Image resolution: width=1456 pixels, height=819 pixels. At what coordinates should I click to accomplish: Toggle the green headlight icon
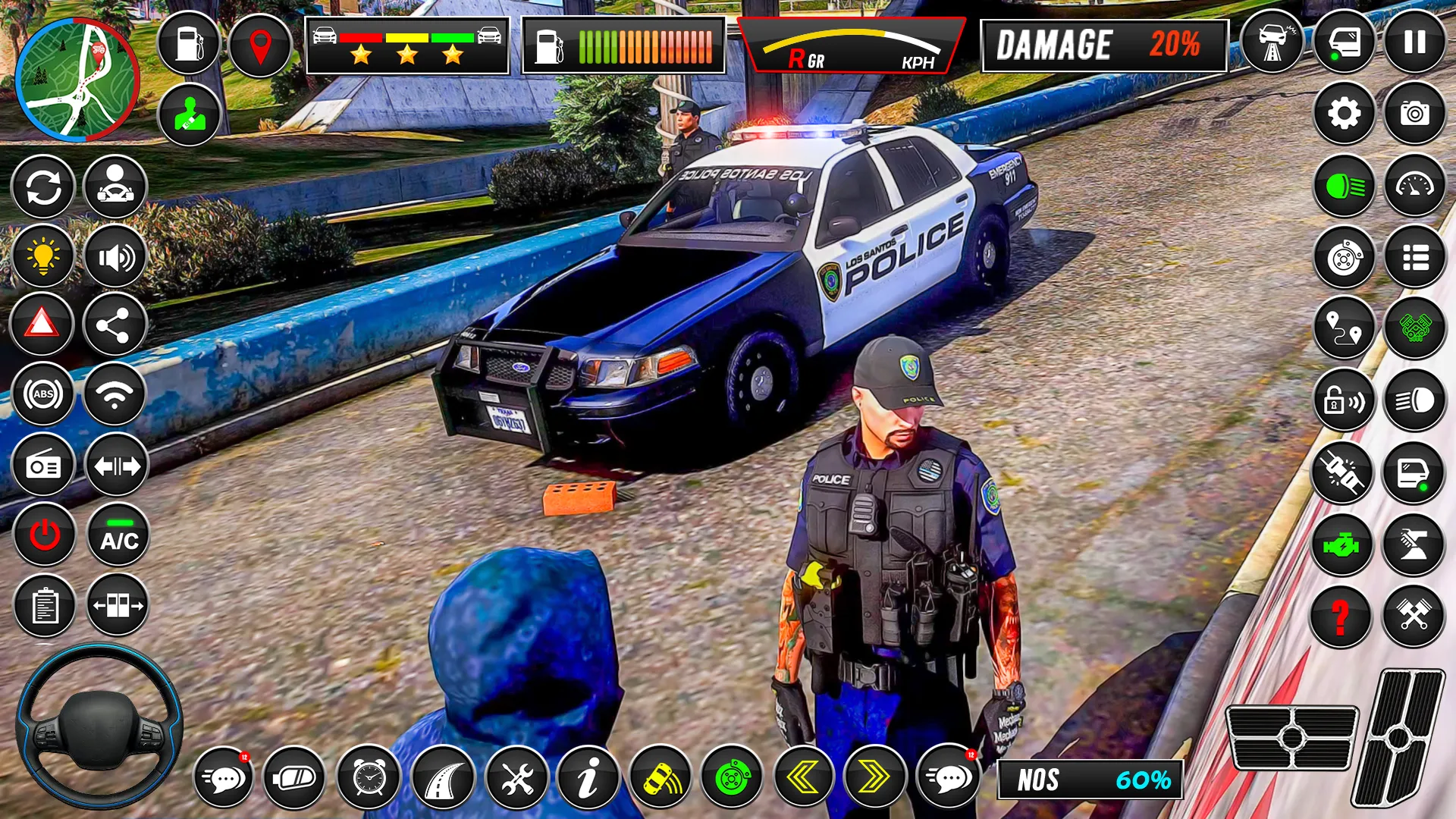coord(1344,186)
